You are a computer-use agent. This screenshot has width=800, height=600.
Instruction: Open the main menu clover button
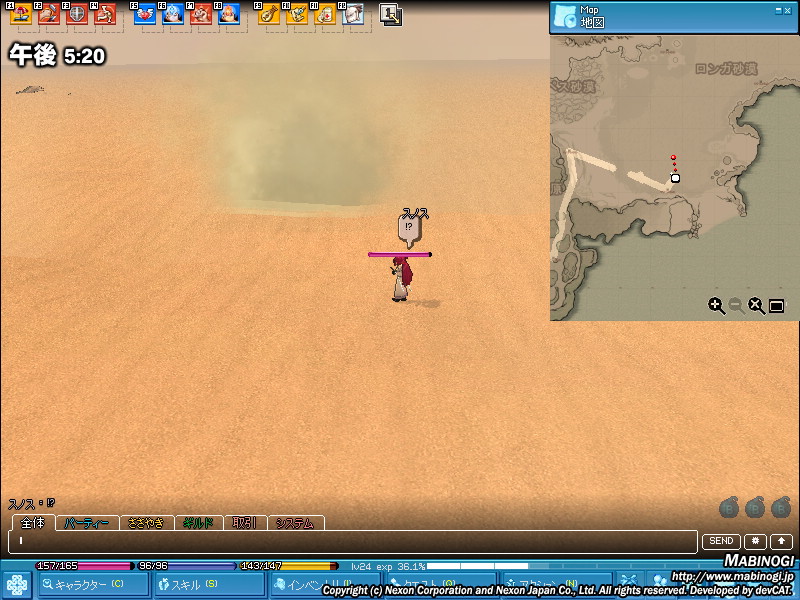tap(17, 584)
